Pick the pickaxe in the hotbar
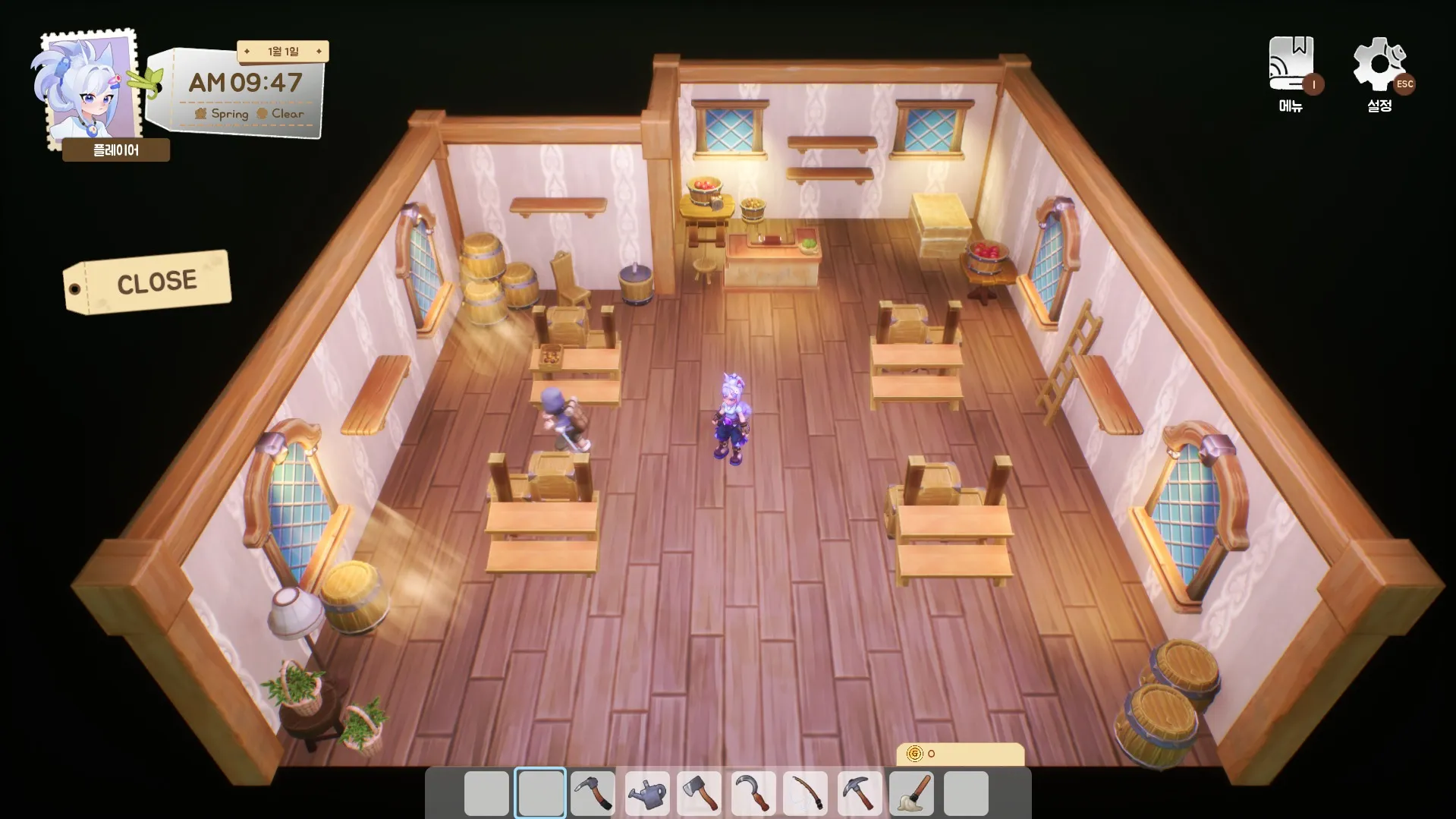1456x819 pixels. (x=859, y=793)
